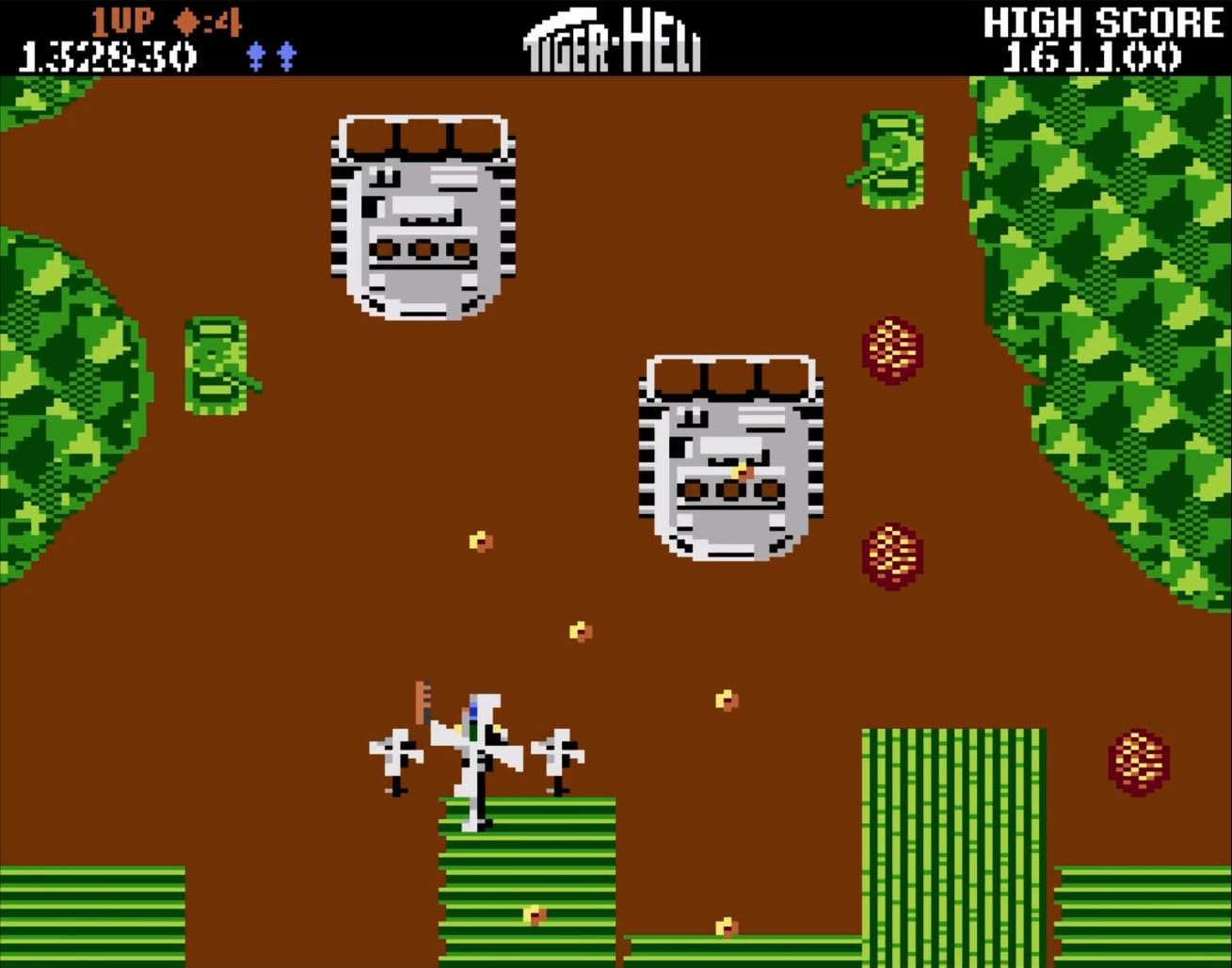
Task: Click the high score number 1611100
Action: 1092,56
